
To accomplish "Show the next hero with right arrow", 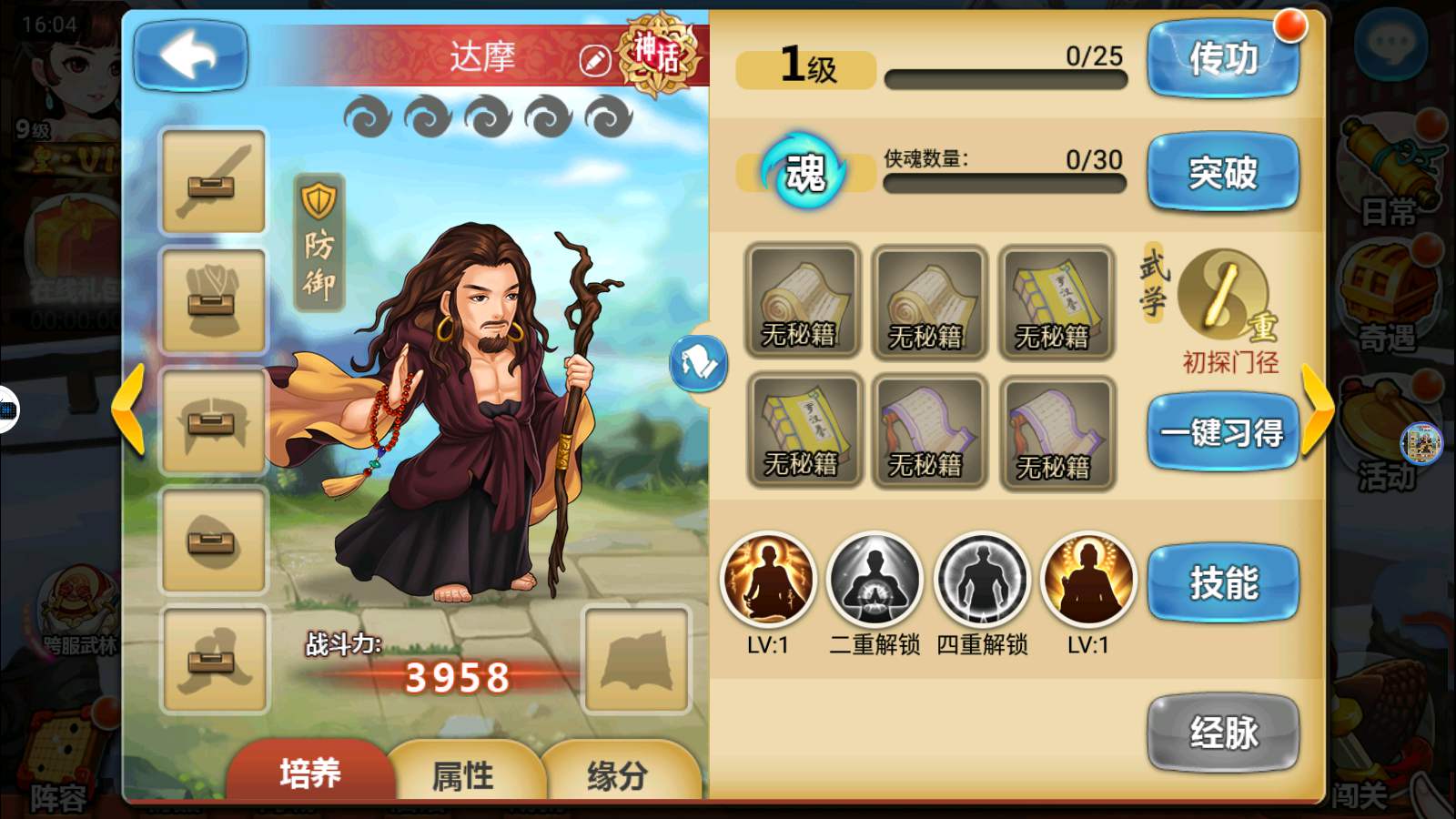I will (1316, 409).
